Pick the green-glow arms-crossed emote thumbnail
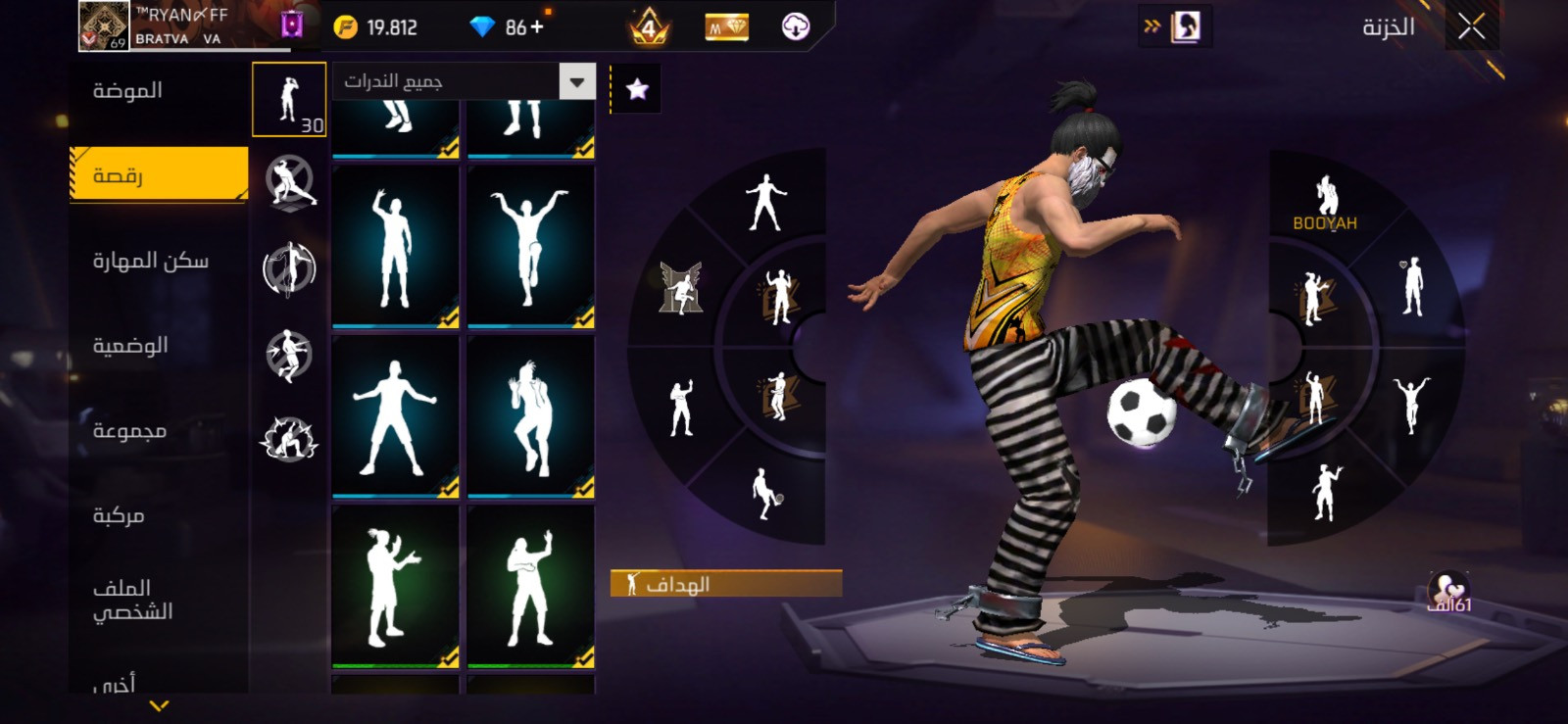 pos(530,586)
